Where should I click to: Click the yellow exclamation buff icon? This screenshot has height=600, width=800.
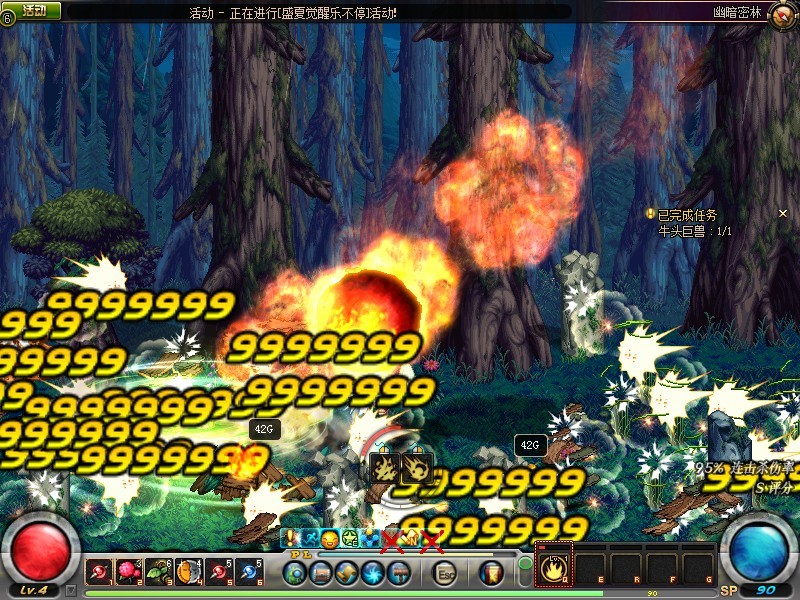point(290,539)
